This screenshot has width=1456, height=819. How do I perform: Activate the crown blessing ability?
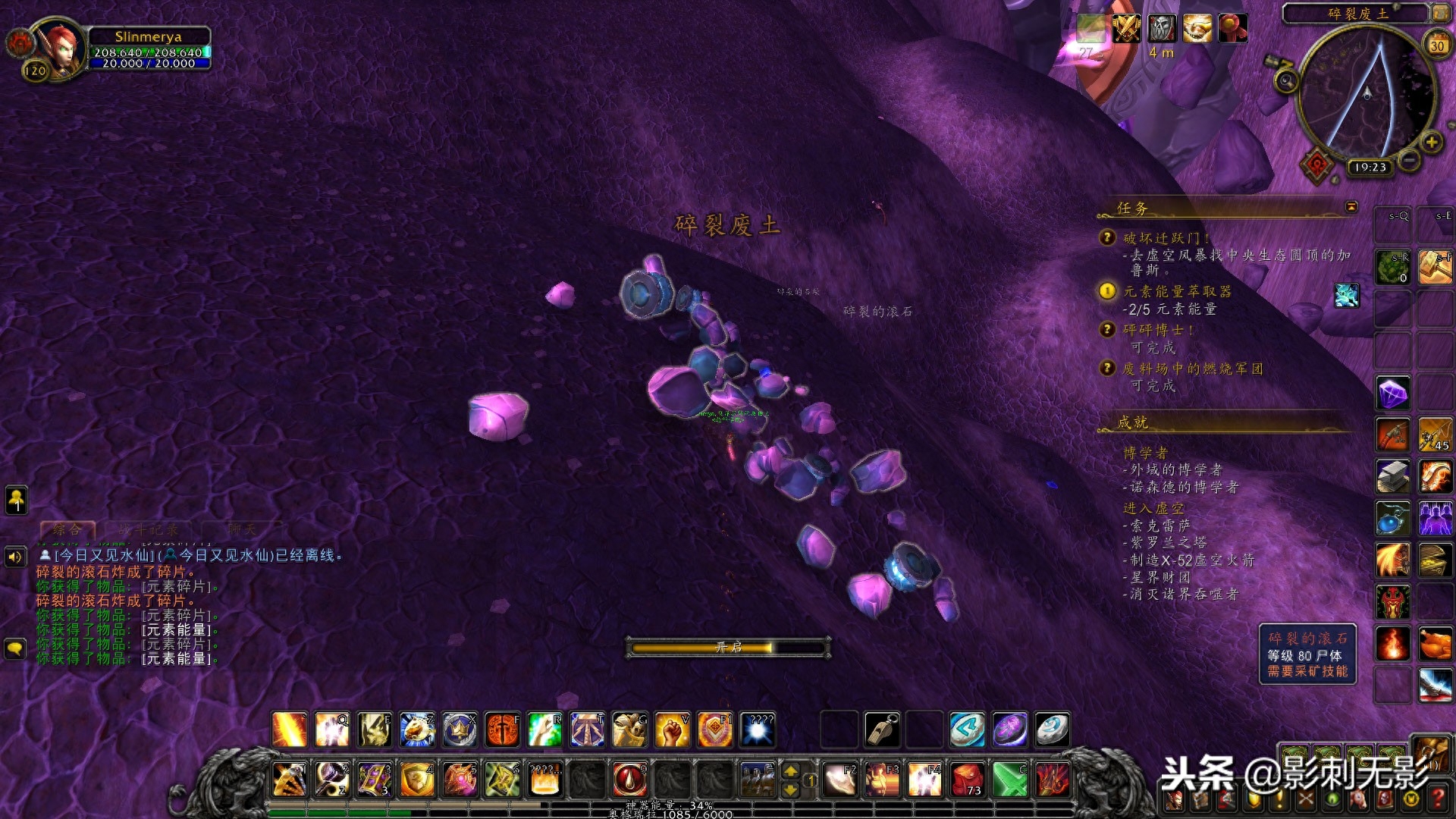click(460, 730)
